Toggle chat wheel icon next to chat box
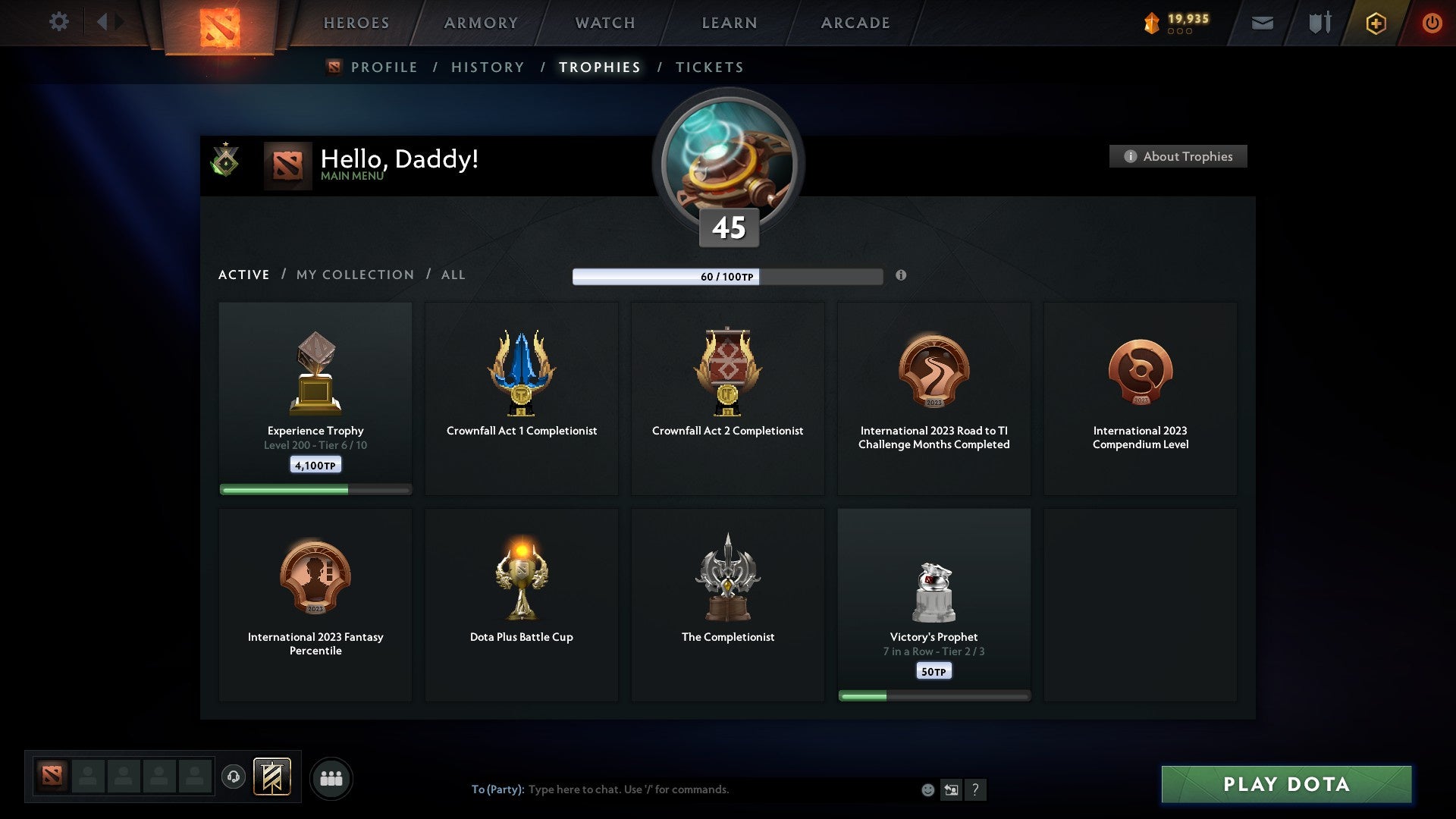 coord(951,789)
